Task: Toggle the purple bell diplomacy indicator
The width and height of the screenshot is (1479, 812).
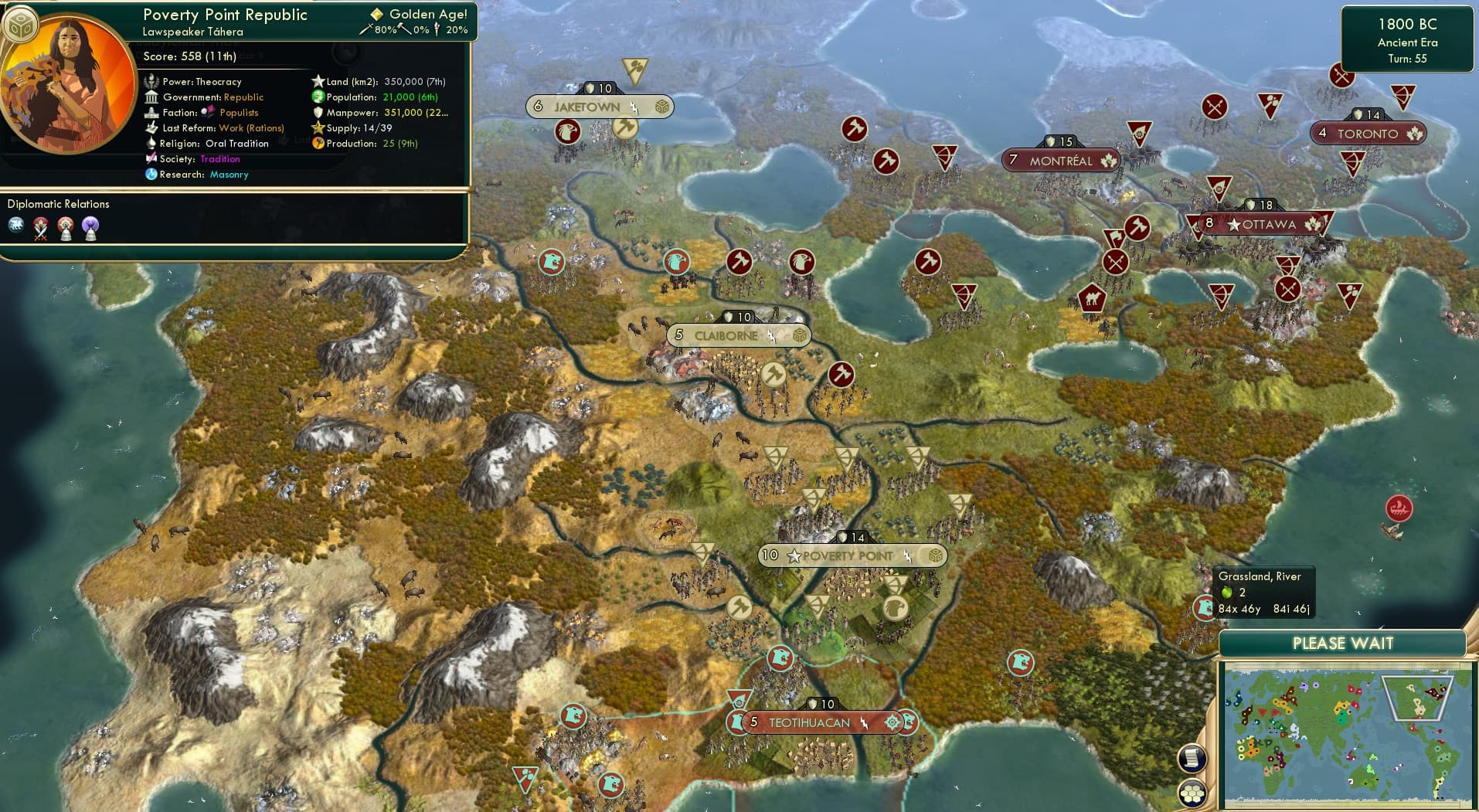Action: (x=91, y=227)
